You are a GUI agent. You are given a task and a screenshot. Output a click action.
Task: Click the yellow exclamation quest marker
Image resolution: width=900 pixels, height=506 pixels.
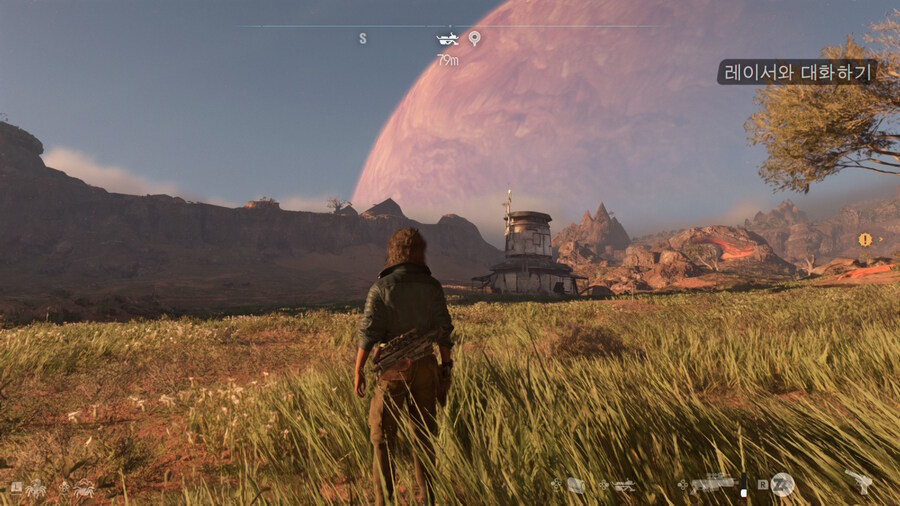tap(865, 240)
